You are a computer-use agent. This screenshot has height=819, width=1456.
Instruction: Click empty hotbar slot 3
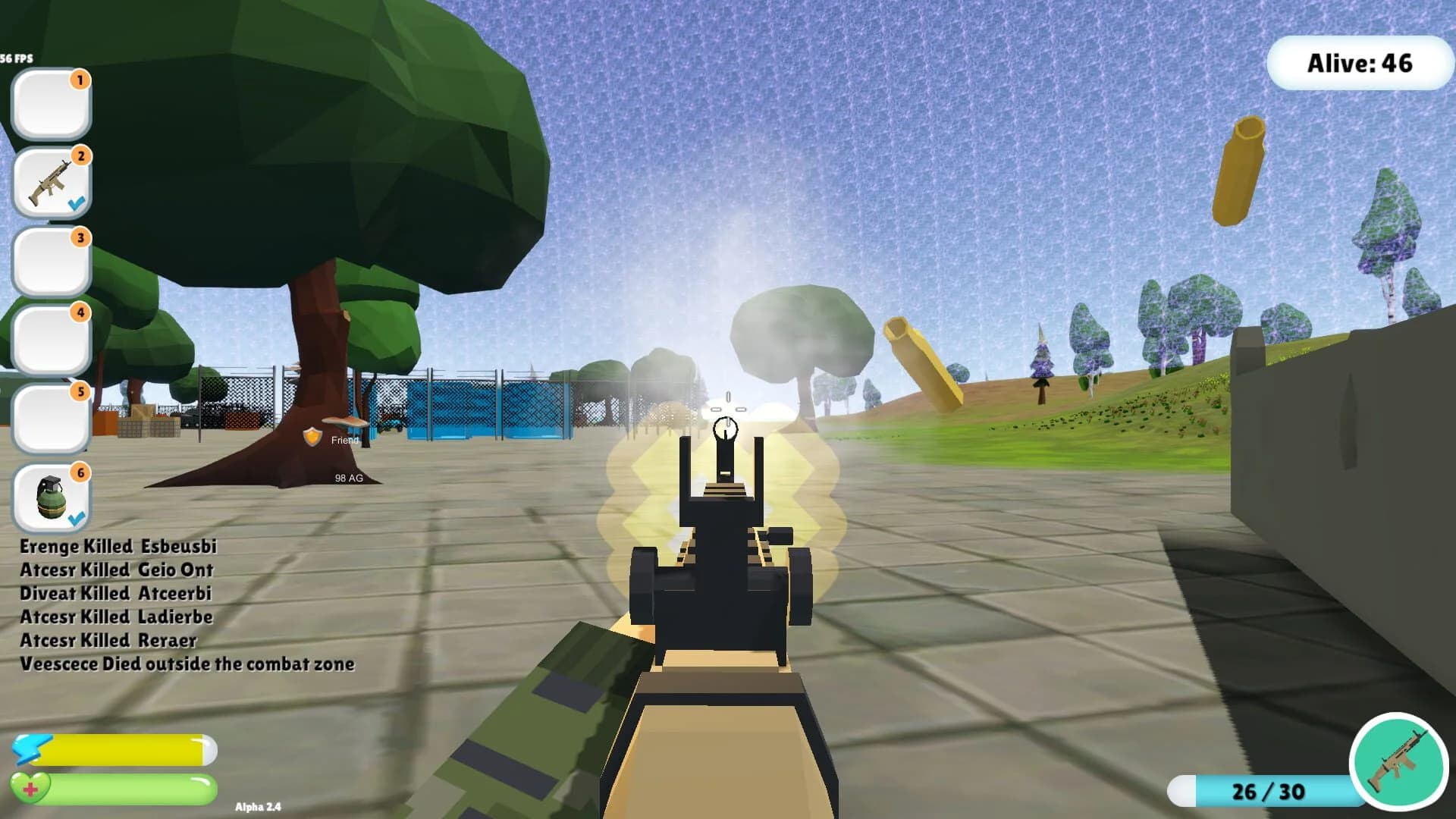click(x=50, y=260)
